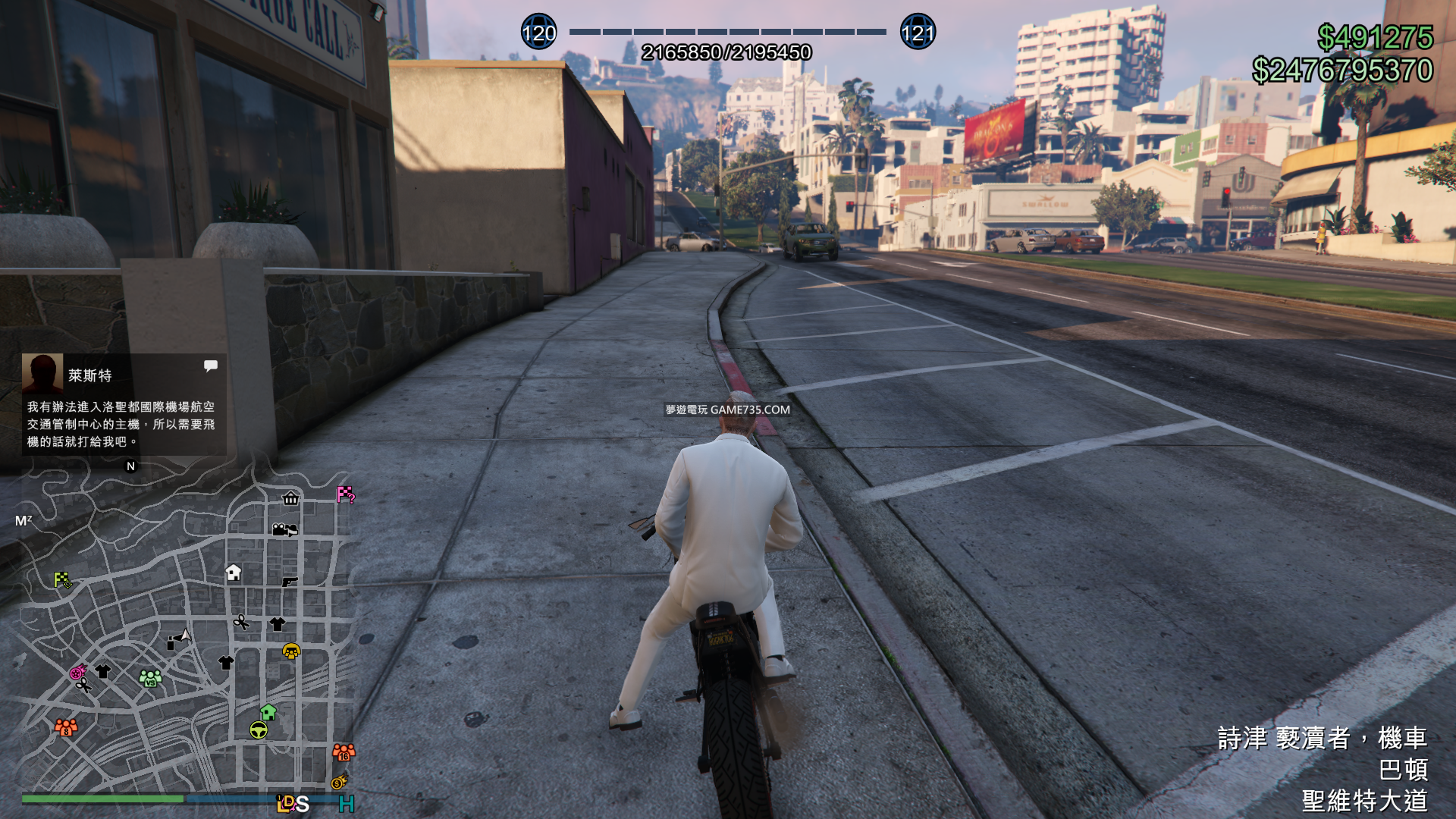Viewport: 1456px width, 819px height.
Task: Choose the green VS versus blip
Action: [x=150, y=677]
